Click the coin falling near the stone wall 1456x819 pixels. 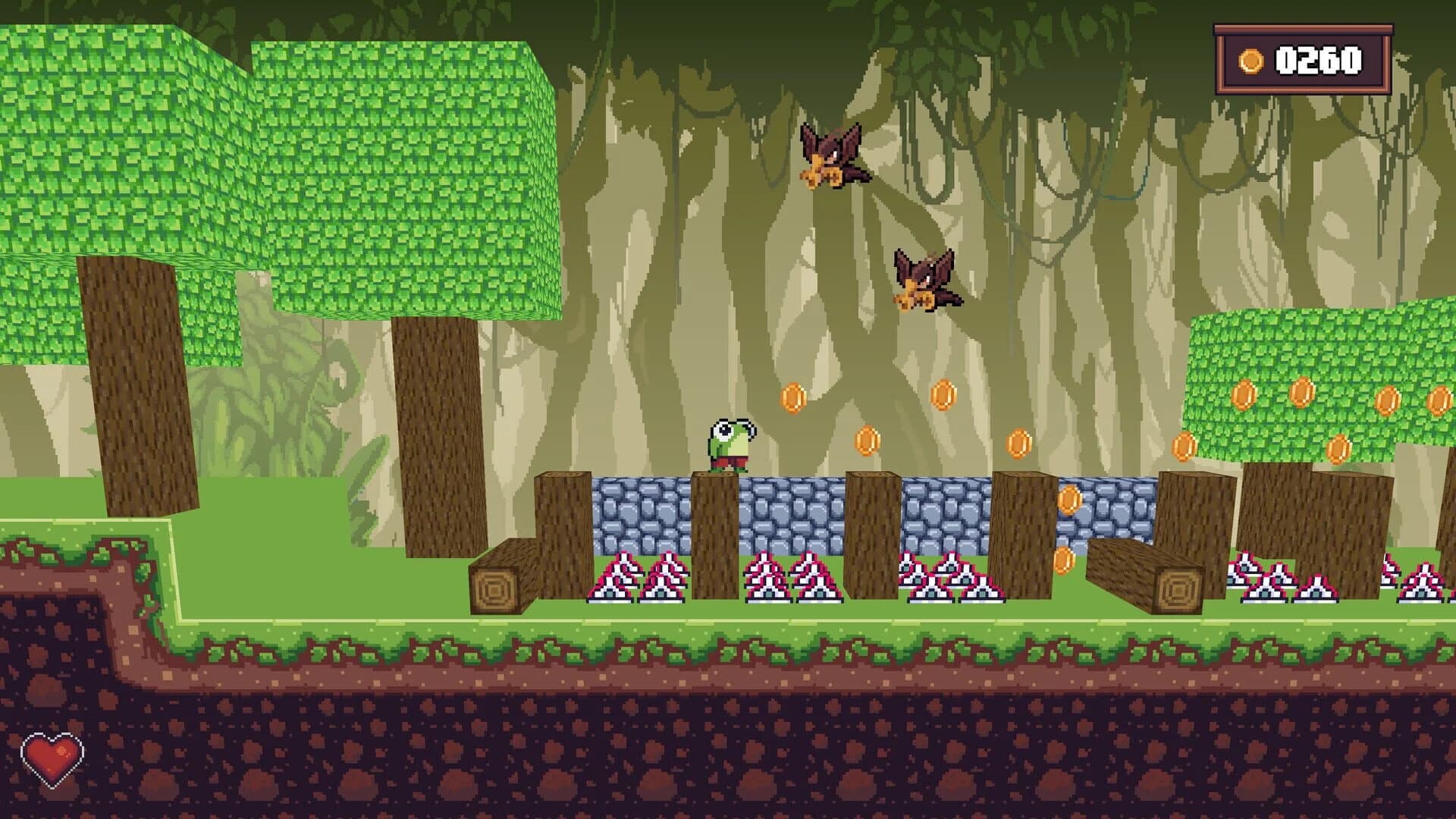pos(1071,500)
